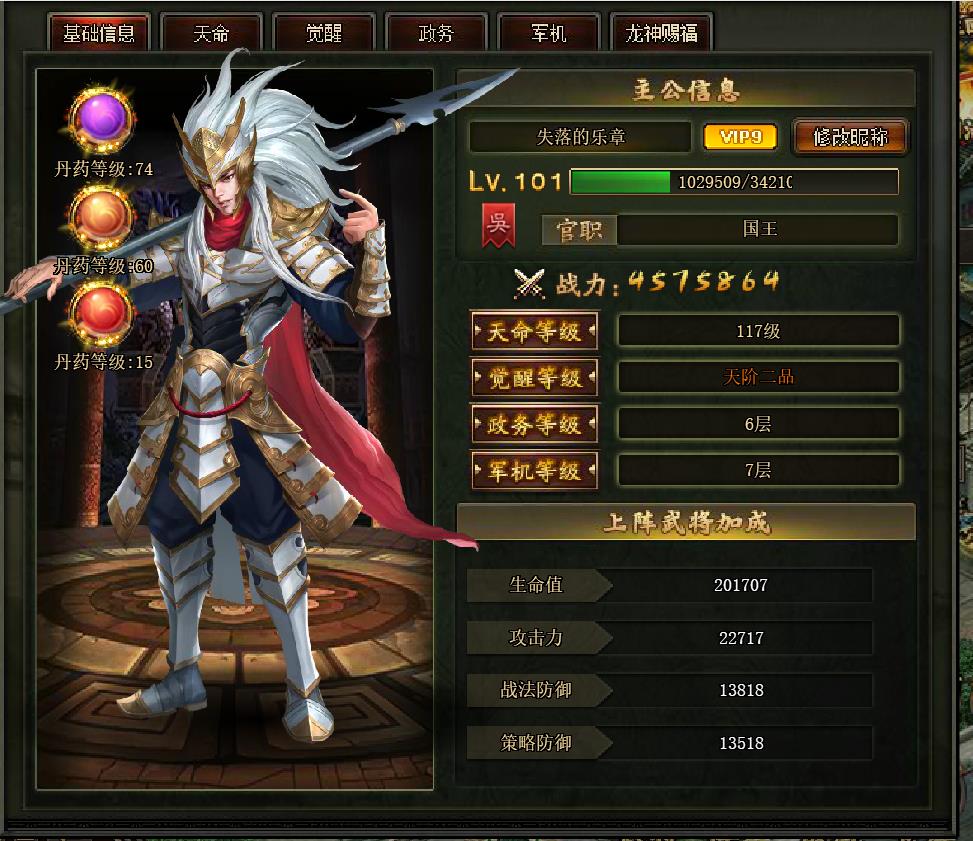Go to the 军机 tab
The image size is (973, 841).
click(548, 33)
